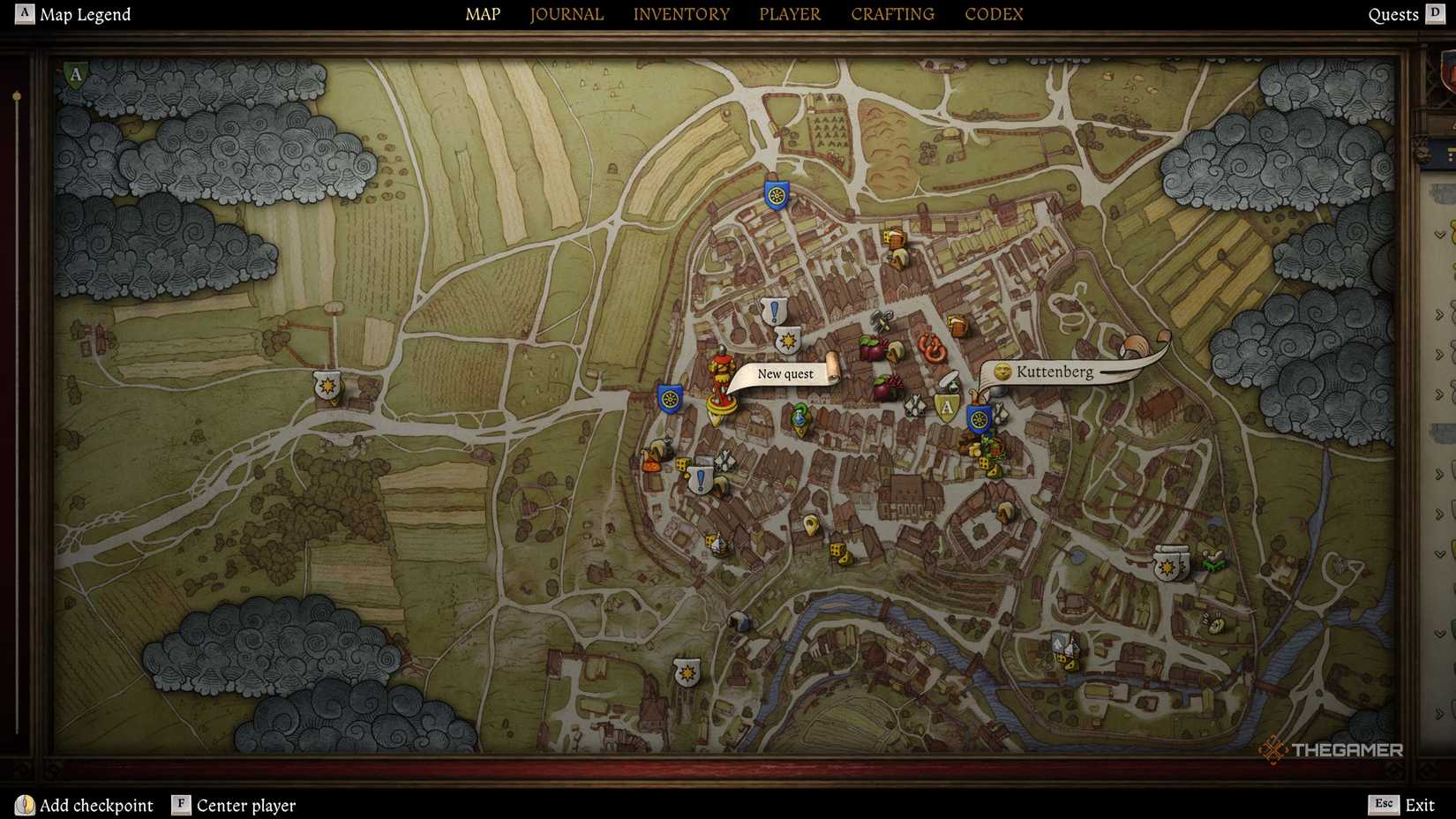Select the beer mug tavern icon
Image resolution: width=1456 pixels, height=819 pixels.
[x=957, y=325]
